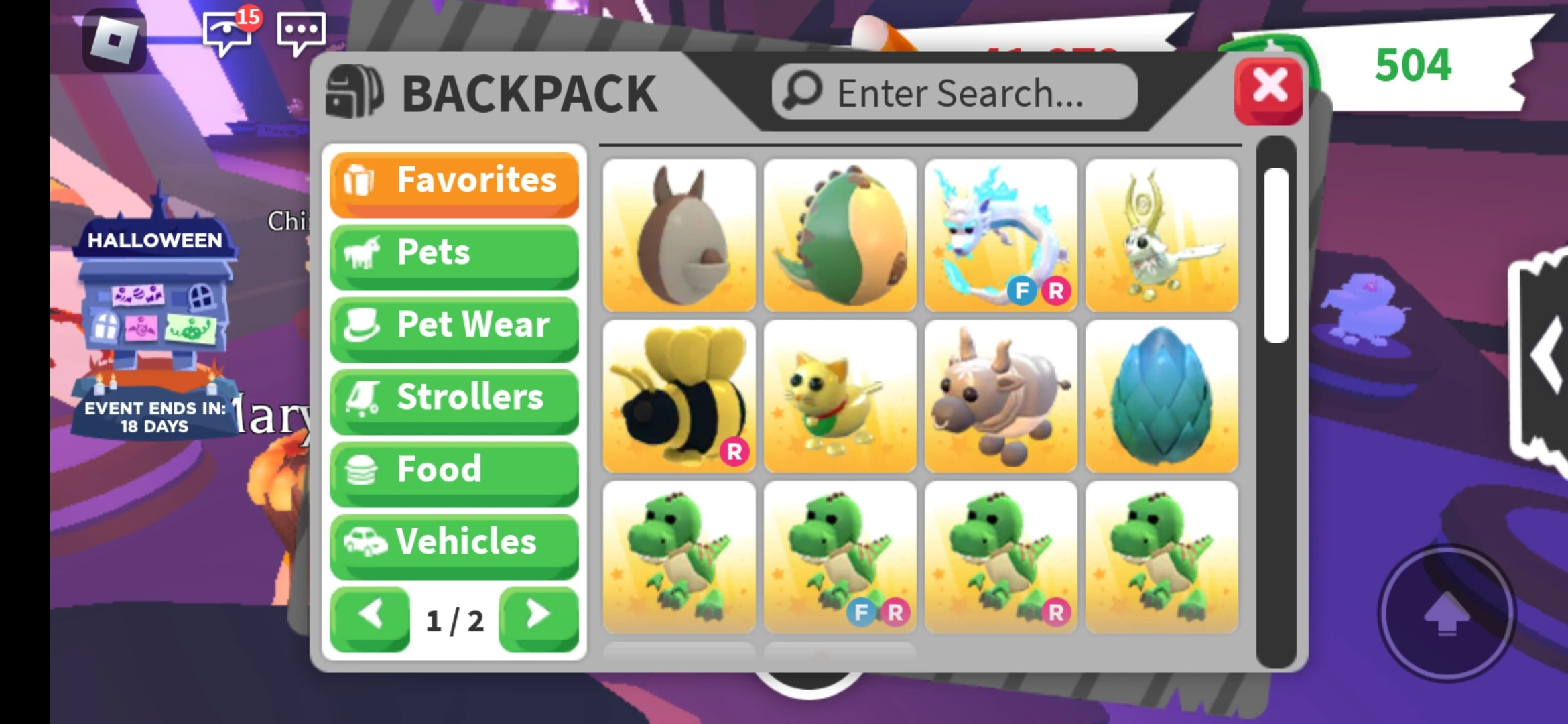Close the backpack window
1568x724 pixels.
pos(1268,87)
